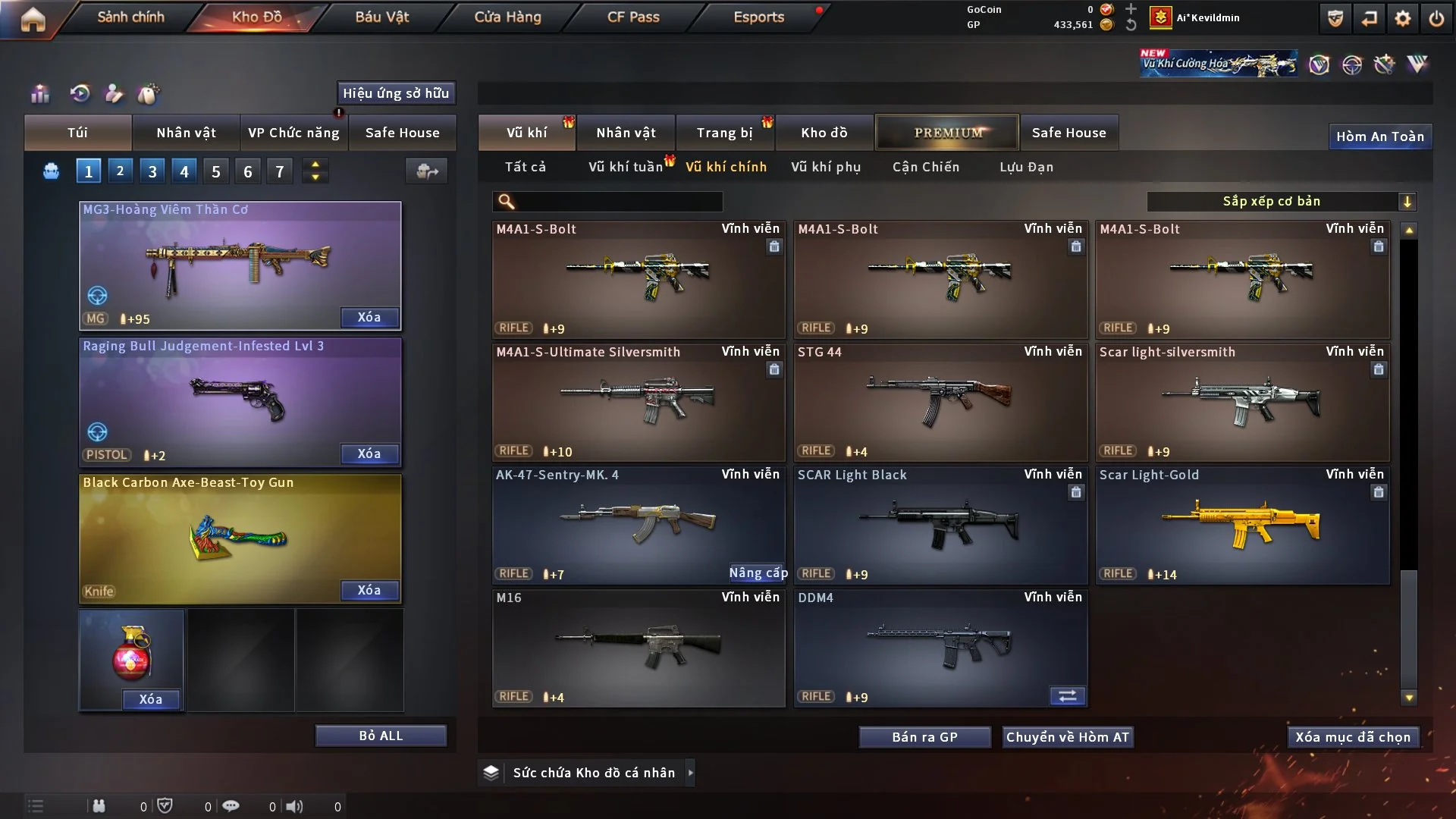Select bag number 3

coord(152,171)
